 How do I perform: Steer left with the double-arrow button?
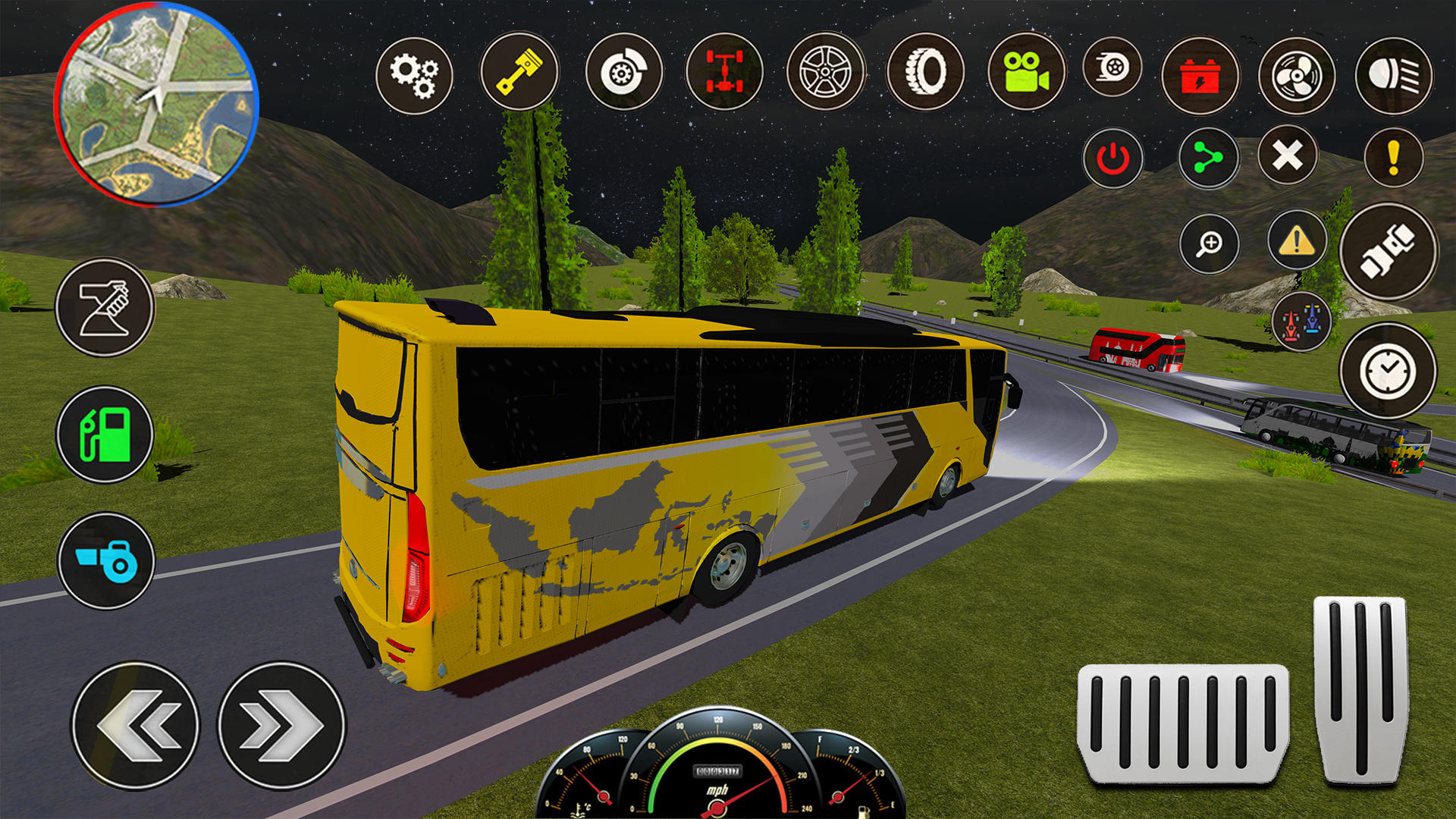pos(136,726)
